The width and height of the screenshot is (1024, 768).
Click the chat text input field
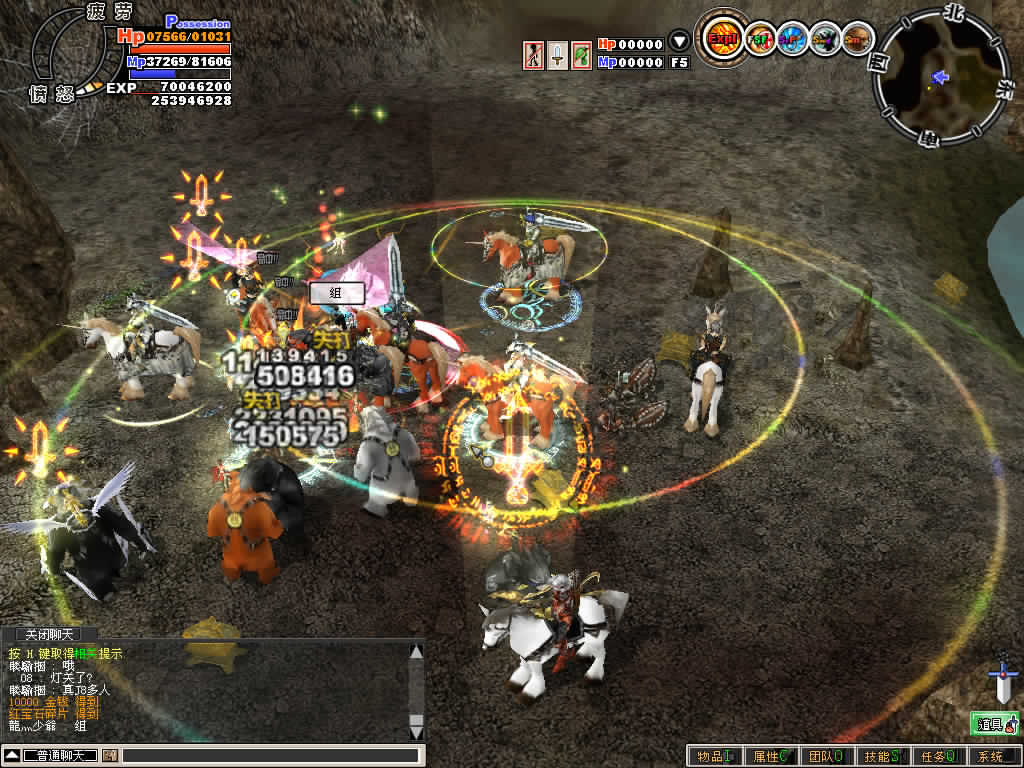point(268,755)
